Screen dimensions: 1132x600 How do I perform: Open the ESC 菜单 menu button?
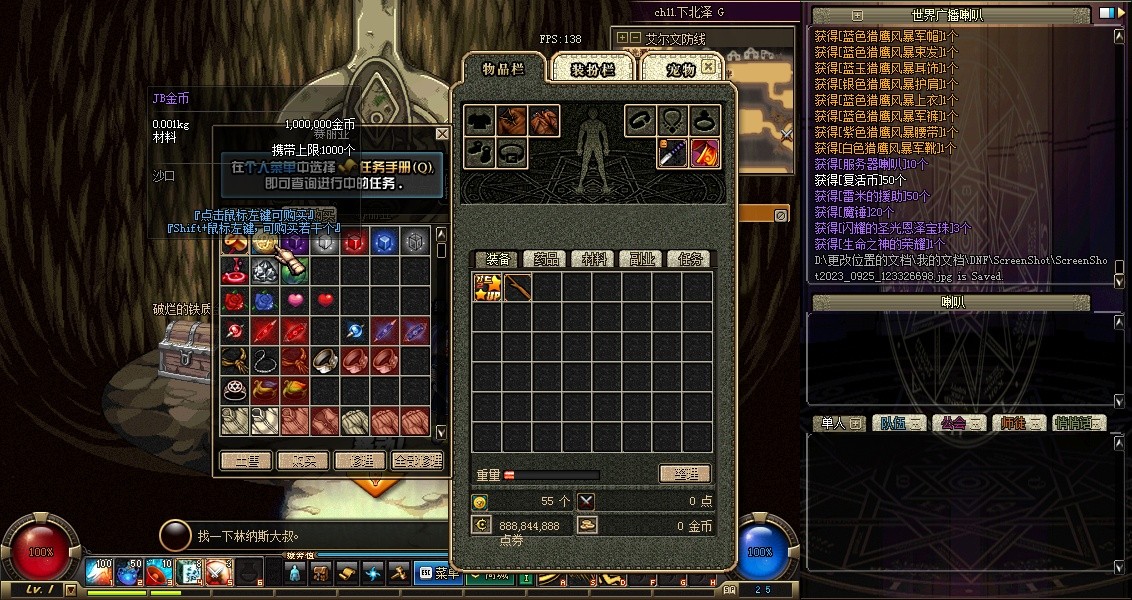pos(436,573)
